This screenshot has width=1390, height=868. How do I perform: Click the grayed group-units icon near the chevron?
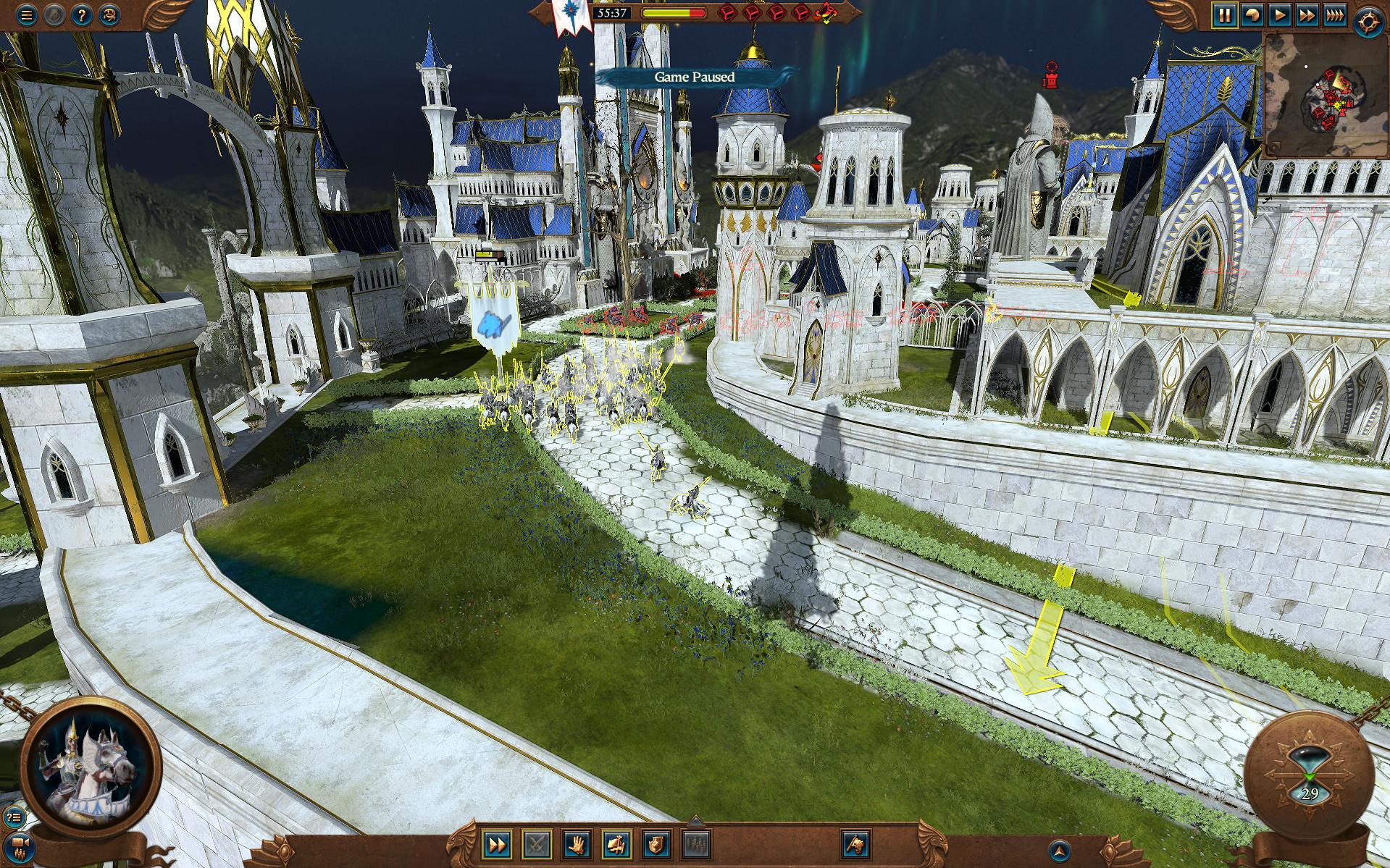697,844
